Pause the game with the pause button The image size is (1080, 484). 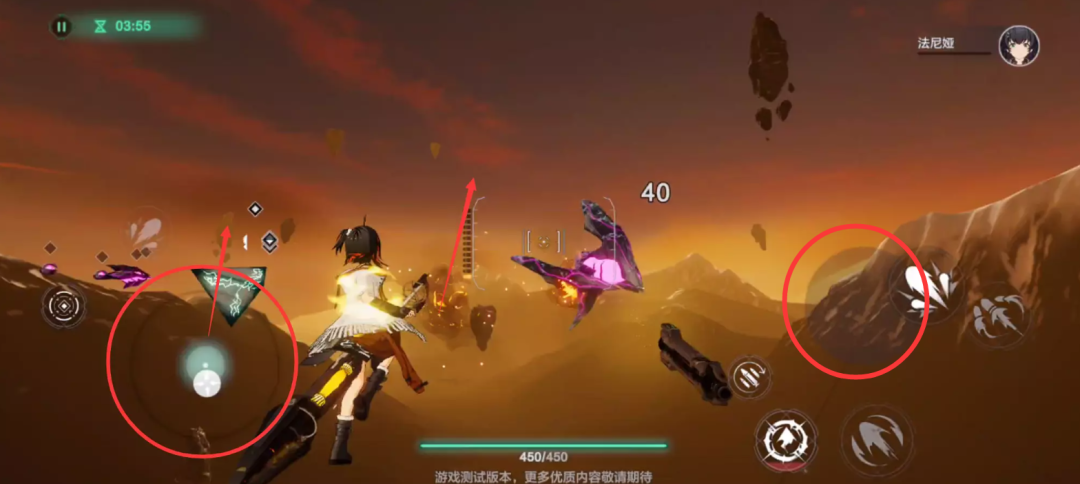[x=62, y=27]
